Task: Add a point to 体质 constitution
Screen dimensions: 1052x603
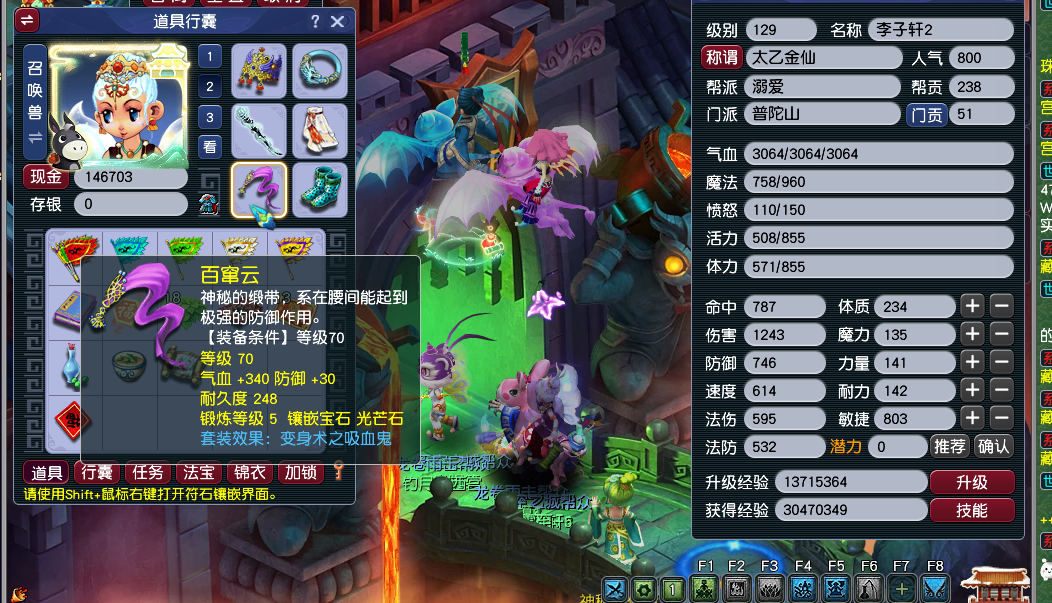Action: coord(972,306)
